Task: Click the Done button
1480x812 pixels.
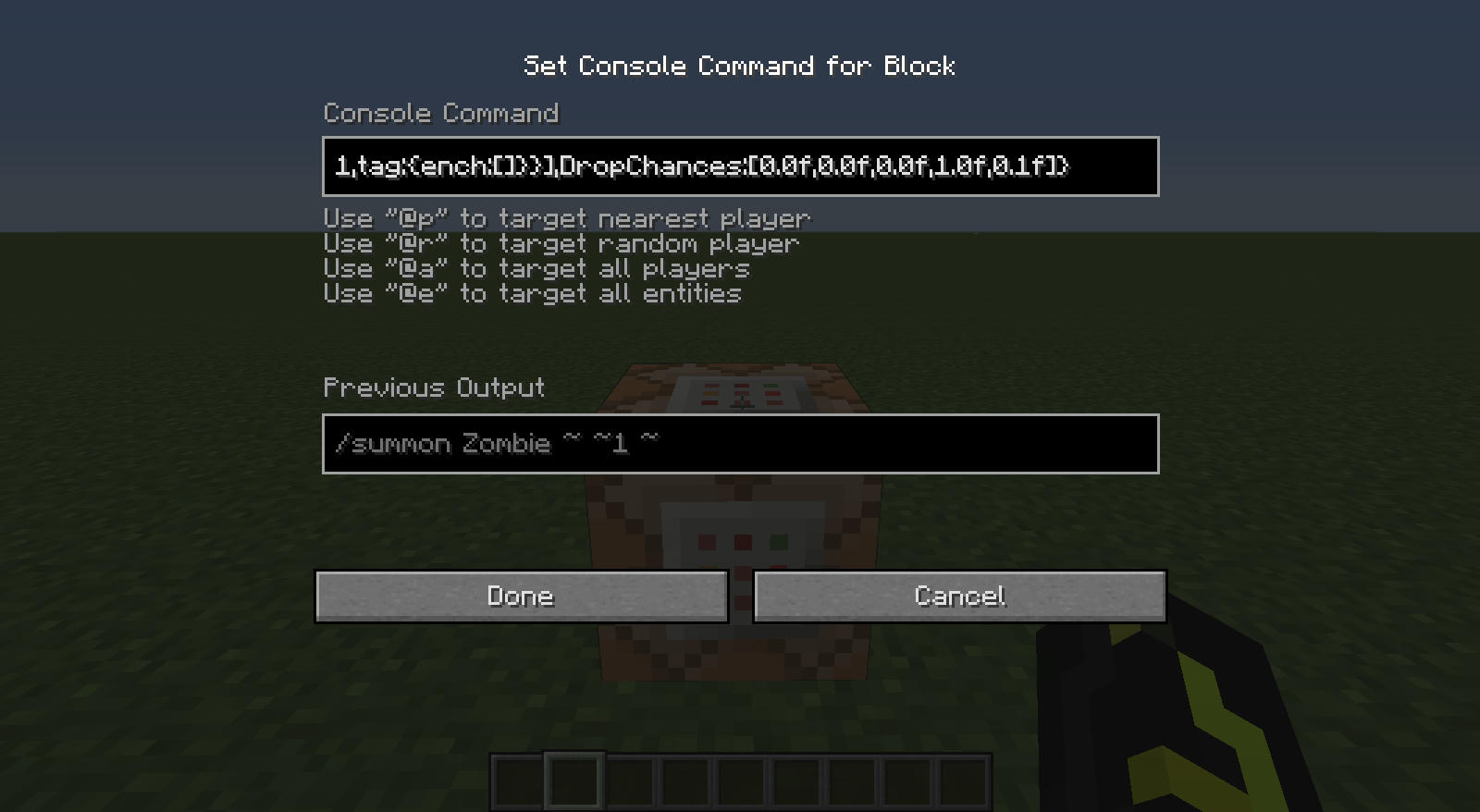Action: pos(522,597)
